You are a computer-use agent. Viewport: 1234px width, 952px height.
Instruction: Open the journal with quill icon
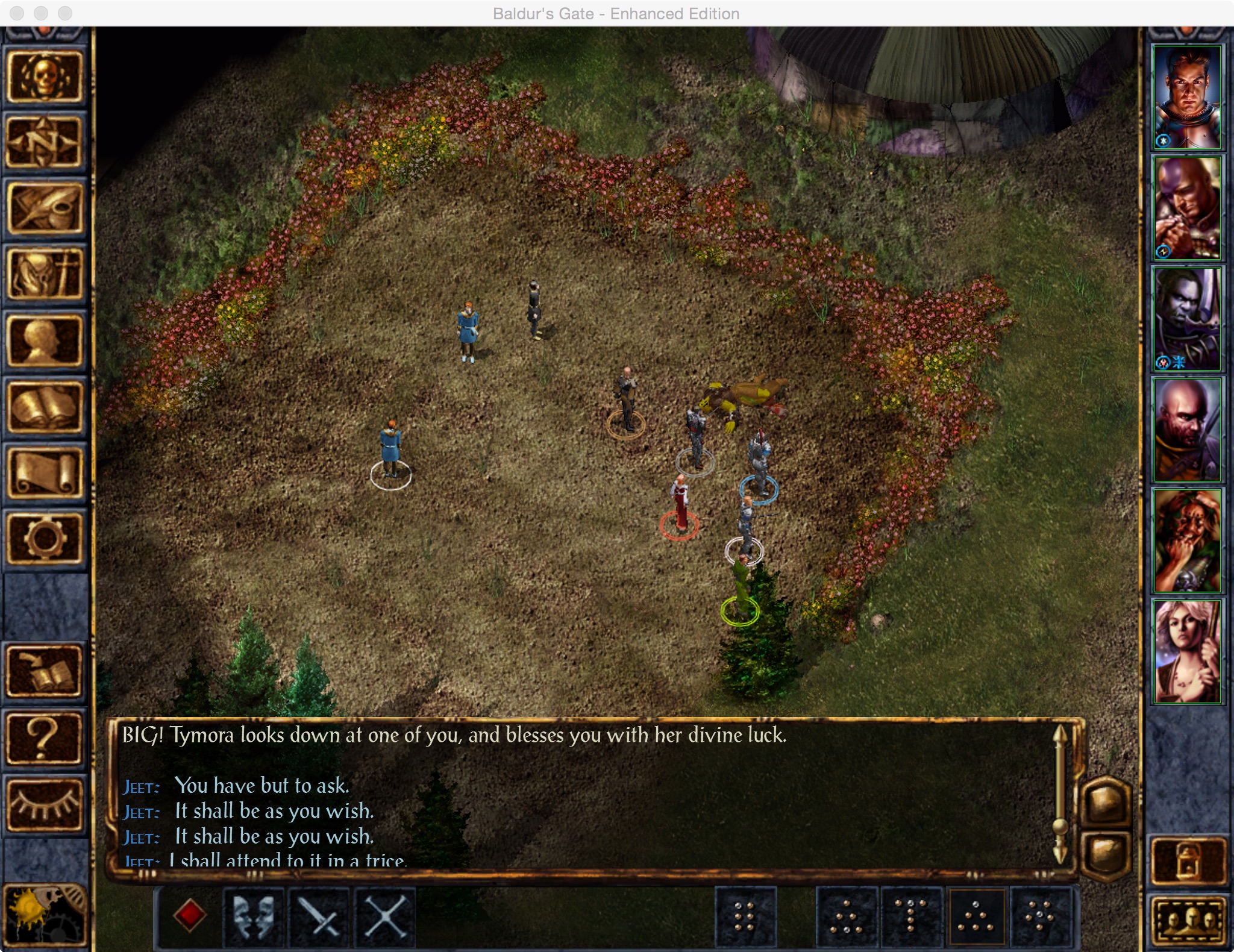(x=44, y=208)
